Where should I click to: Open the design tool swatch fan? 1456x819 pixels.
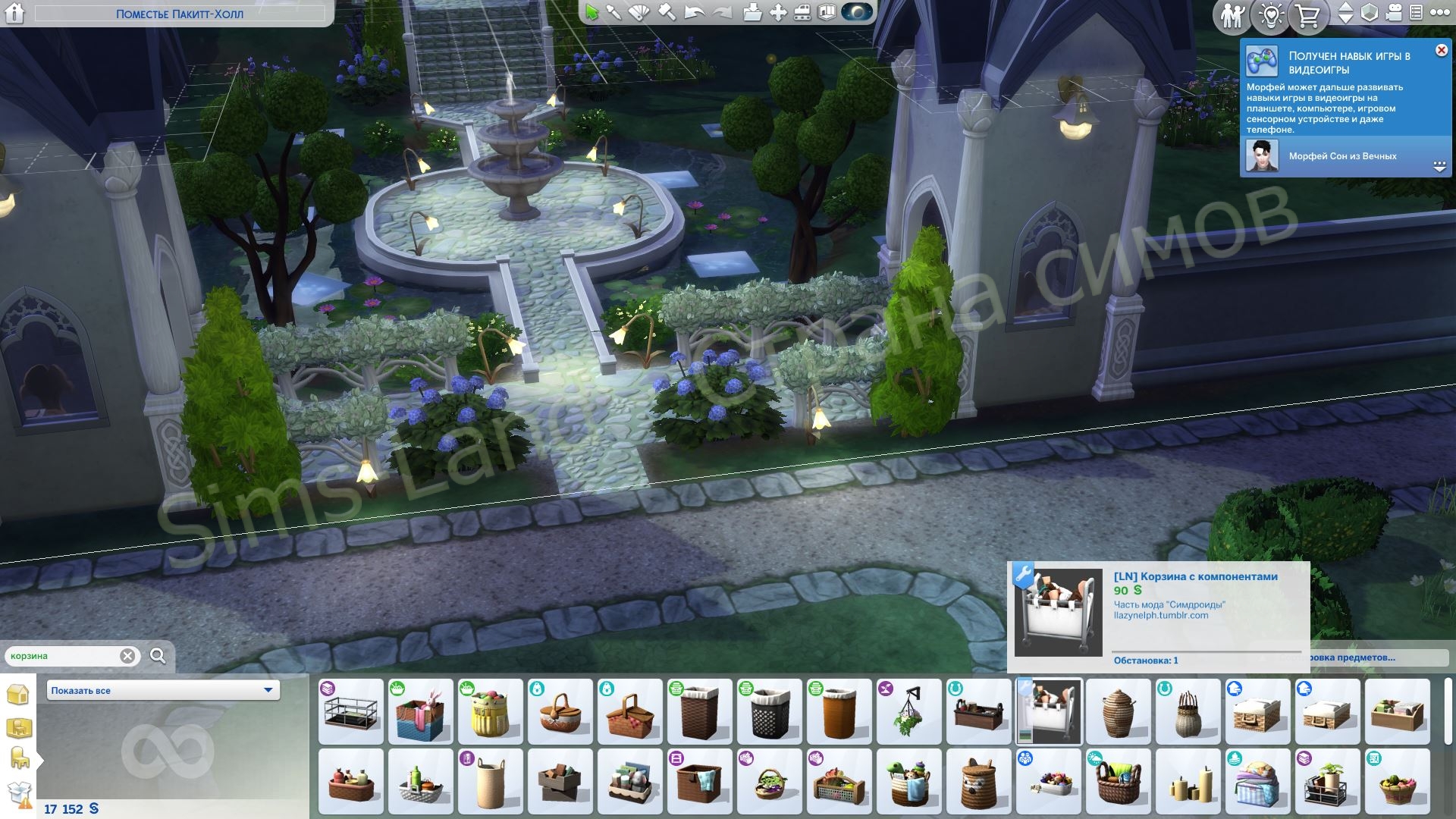[x=639, y=12]
